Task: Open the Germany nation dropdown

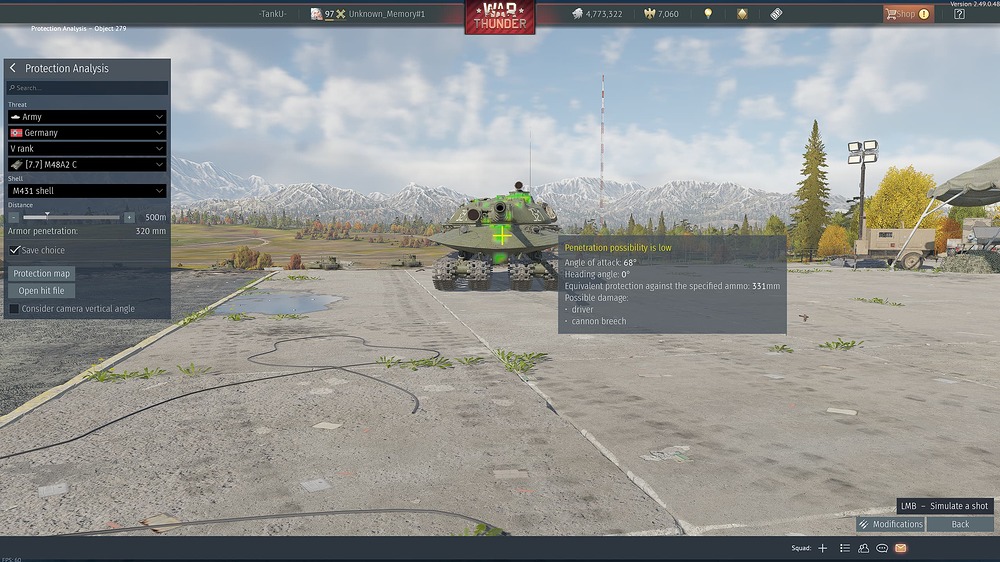Action: click(x=87, y=133)
